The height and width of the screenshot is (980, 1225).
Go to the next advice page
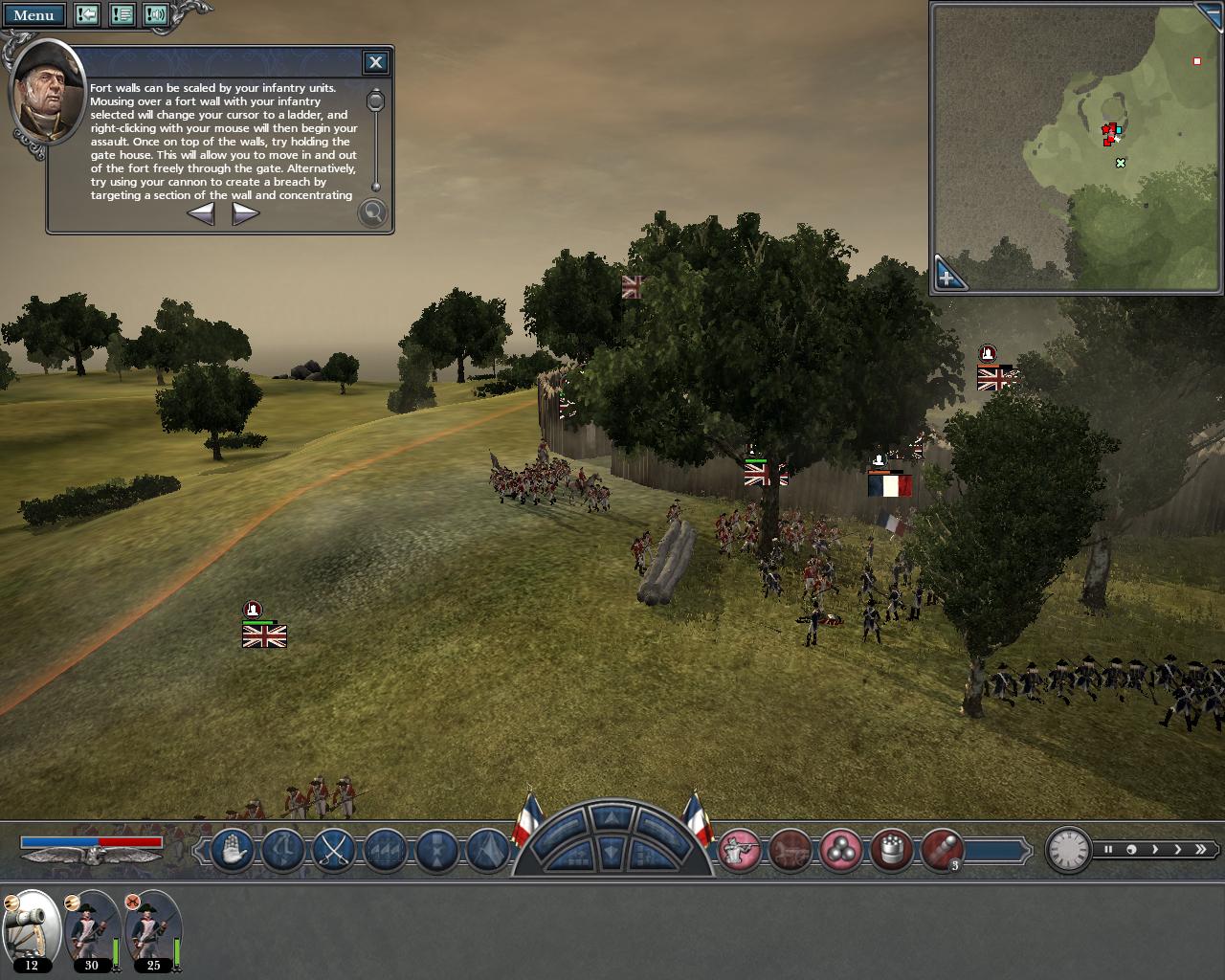245,214
